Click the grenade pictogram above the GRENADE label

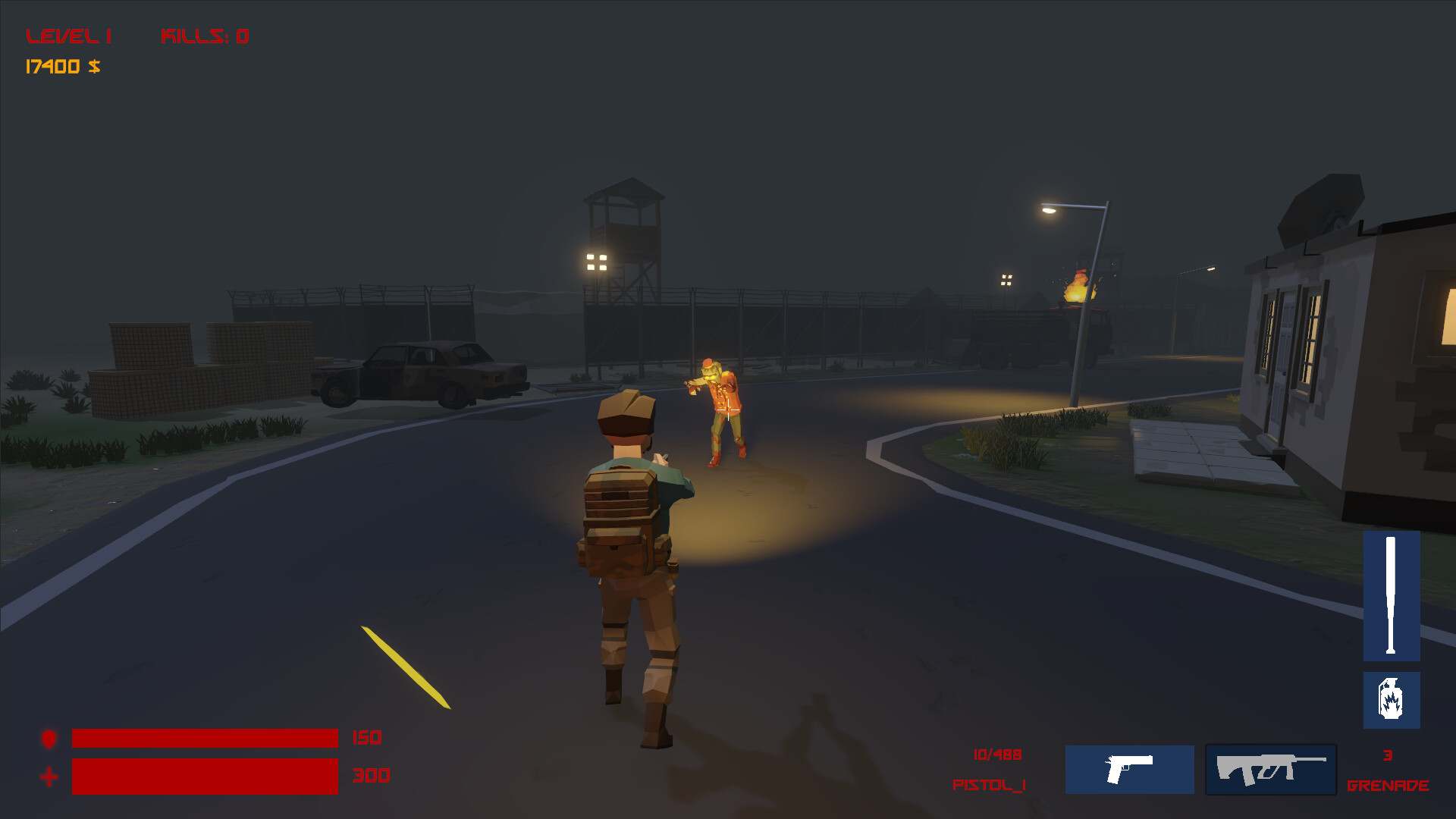(x=1394, y=699)
